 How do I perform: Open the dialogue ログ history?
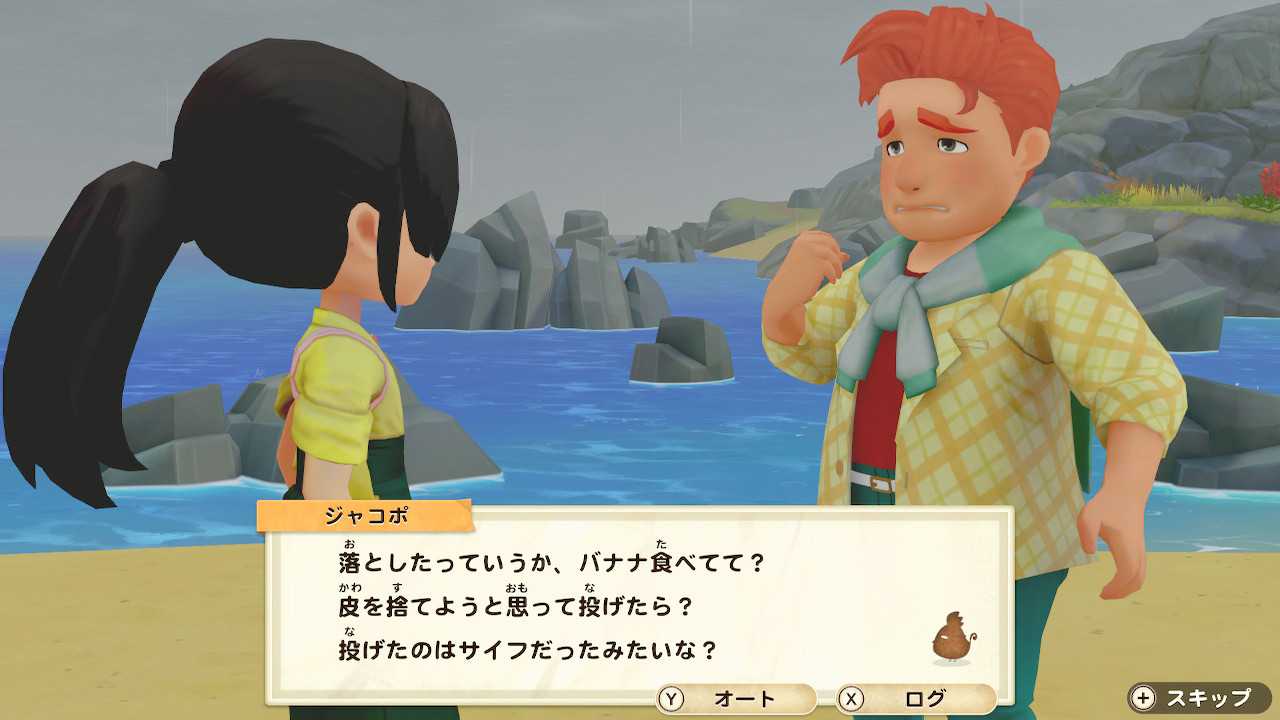915,698
